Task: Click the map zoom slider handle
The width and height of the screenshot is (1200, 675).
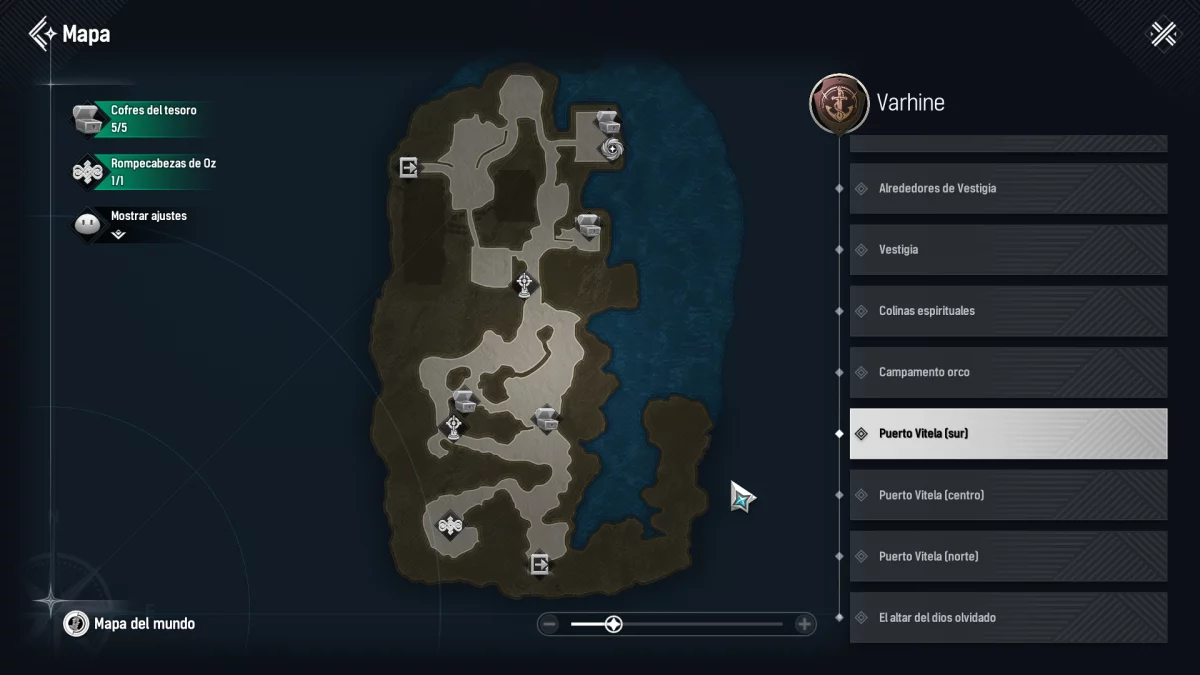Action: coord(614,625)
